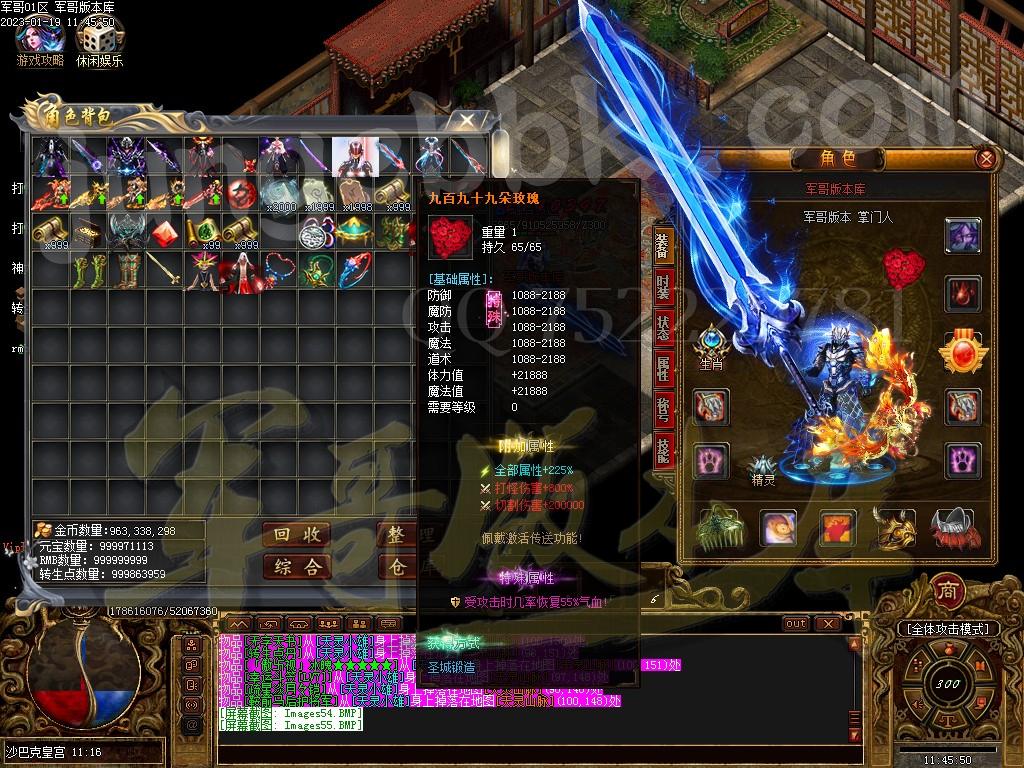
Task: Open the 状态 status tab
Action: point(664,327)
